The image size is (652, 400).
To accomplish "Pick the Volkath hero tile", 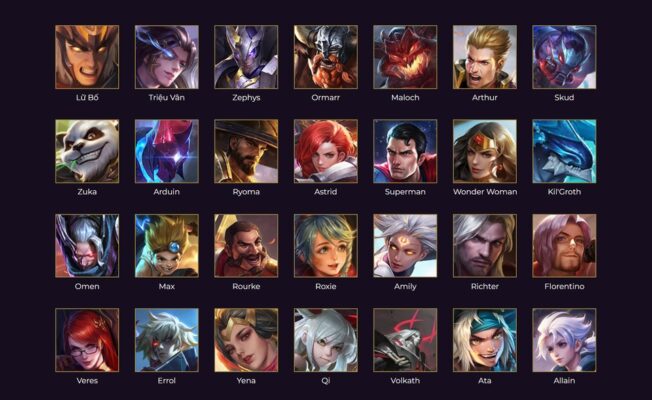I will point(405,340).
